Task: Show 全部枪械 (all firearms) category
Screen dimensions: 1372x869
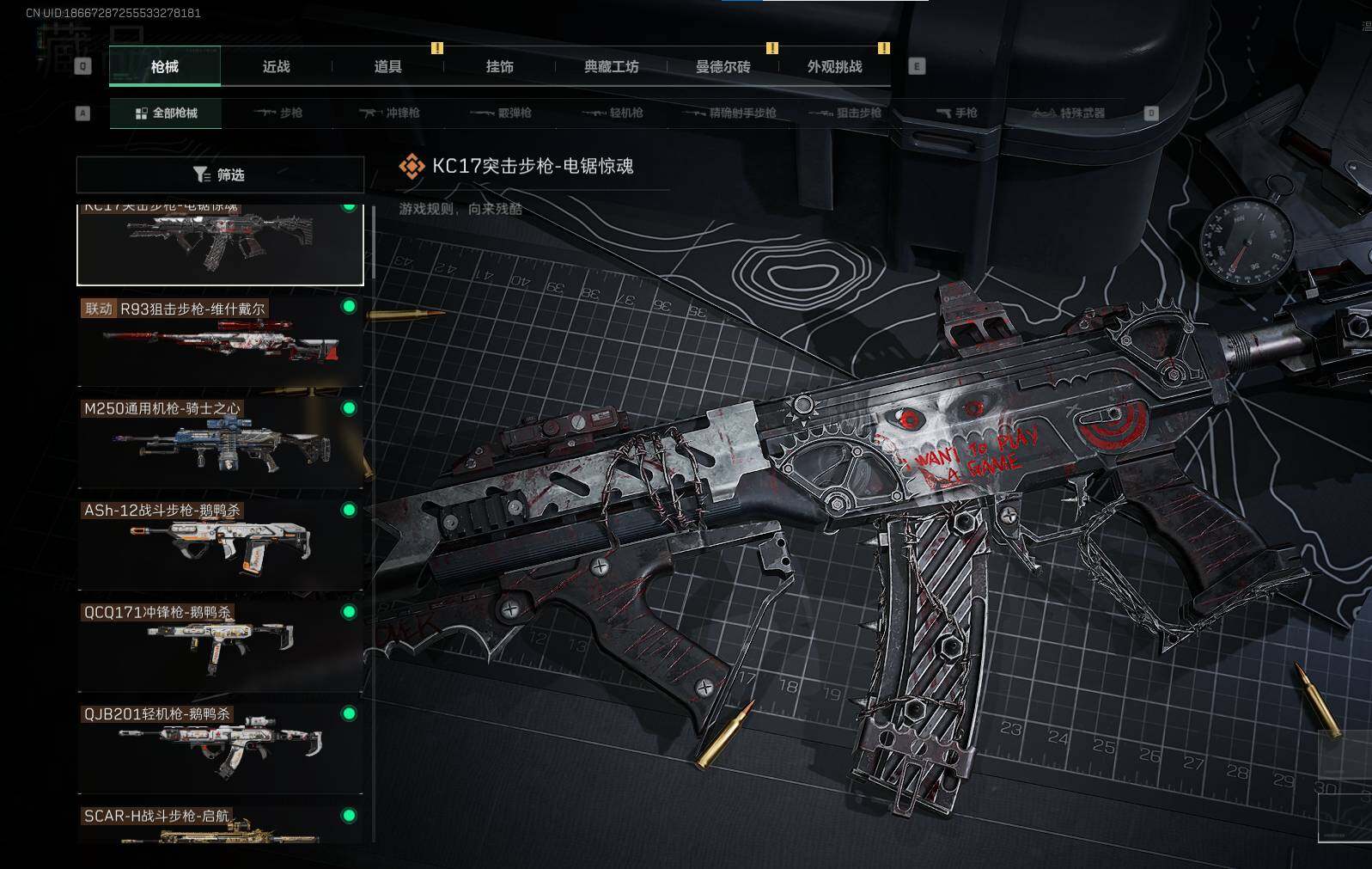Action: (166, 113)
